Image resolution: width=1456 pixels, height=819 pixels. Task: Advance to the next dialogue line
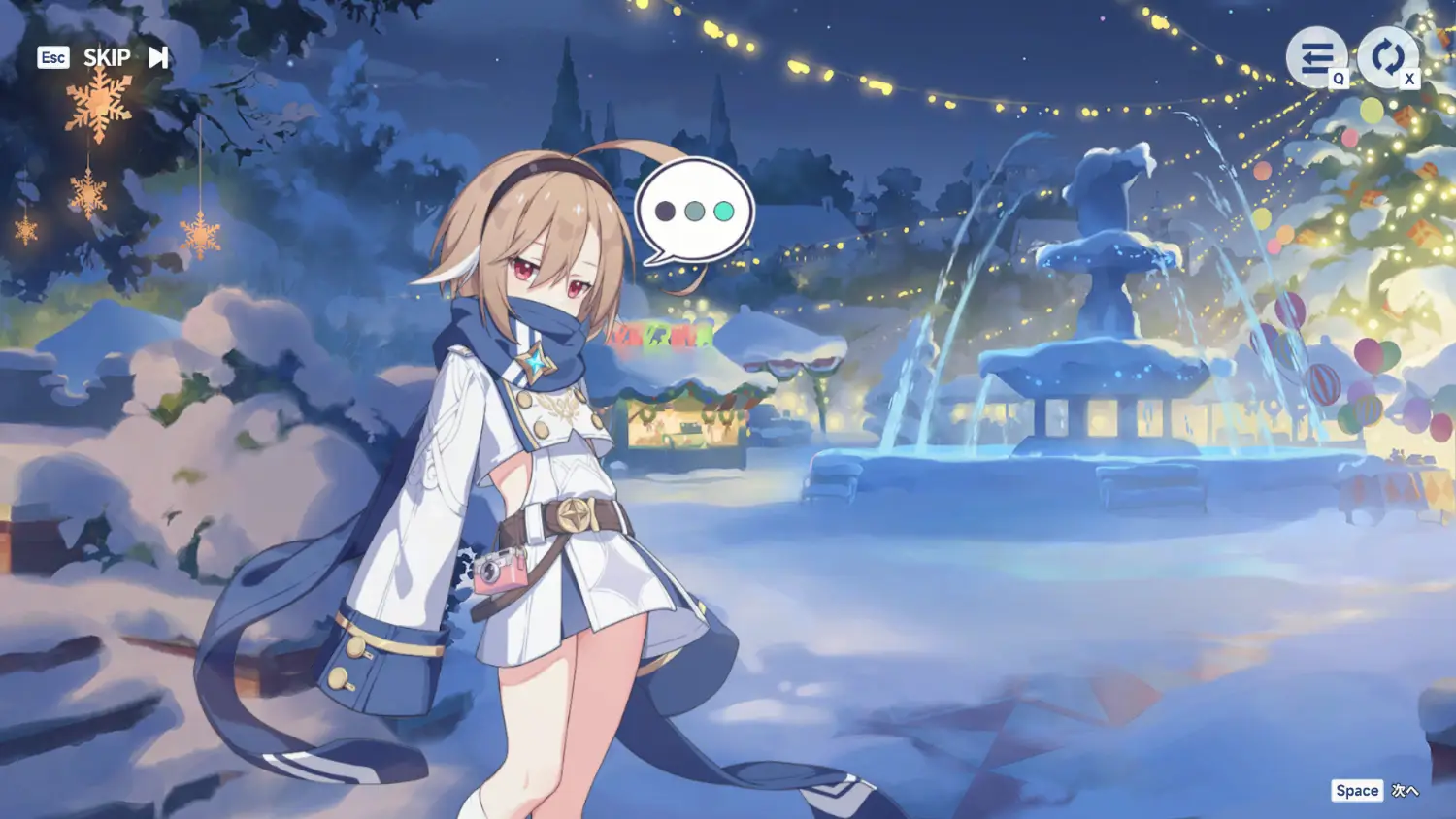coord(1376,791)
